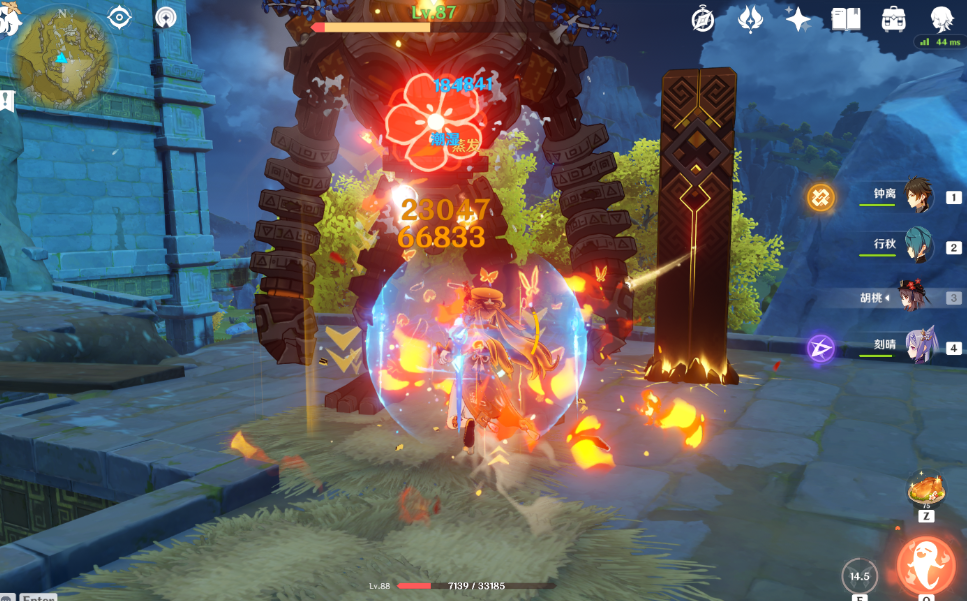The width and height of the screenshot is (967, 601).
Task: Select active character 胡桃 in party list
Action: [x=913, y=297]
